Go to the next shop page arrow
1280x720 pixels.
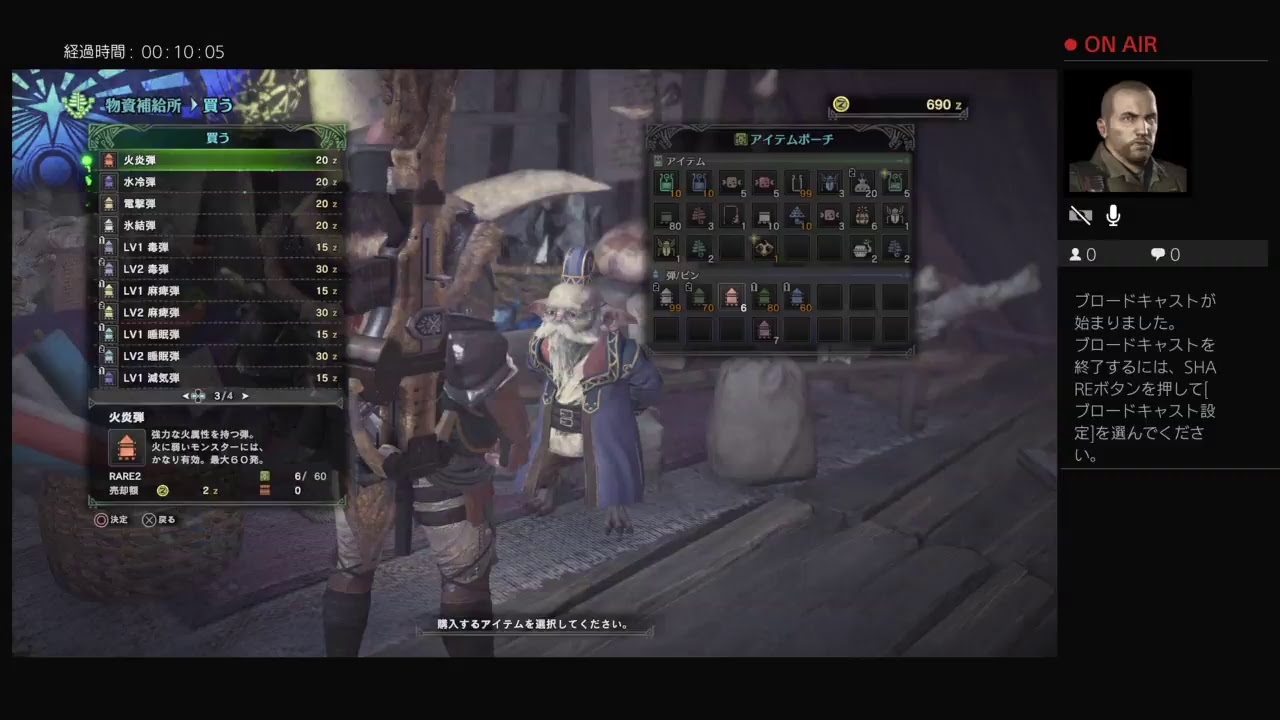pyautogui.click(x=245, y=396)
